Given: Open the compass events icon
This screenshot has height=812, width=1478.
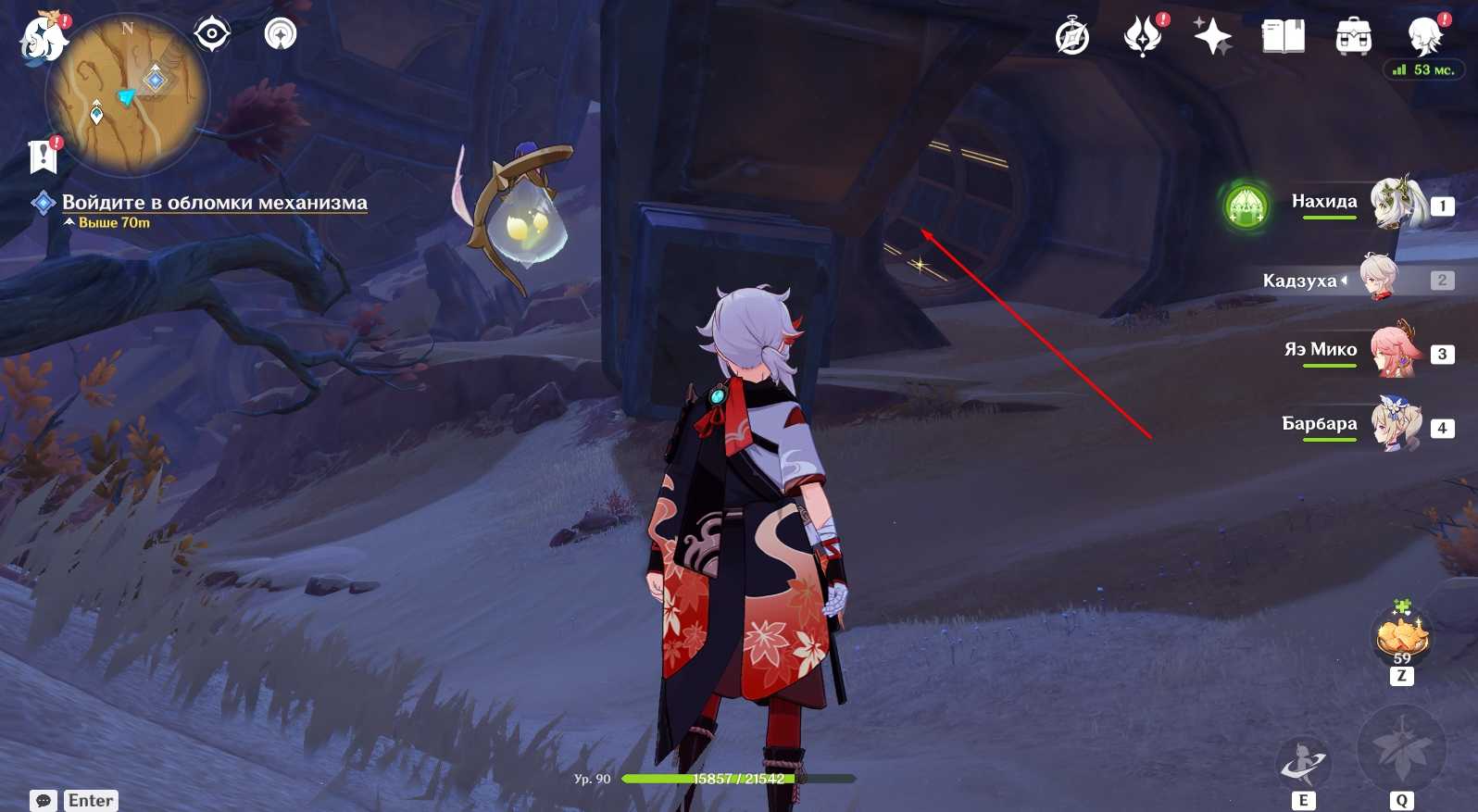Looking at the screenshot, I should coord(1072,37).
